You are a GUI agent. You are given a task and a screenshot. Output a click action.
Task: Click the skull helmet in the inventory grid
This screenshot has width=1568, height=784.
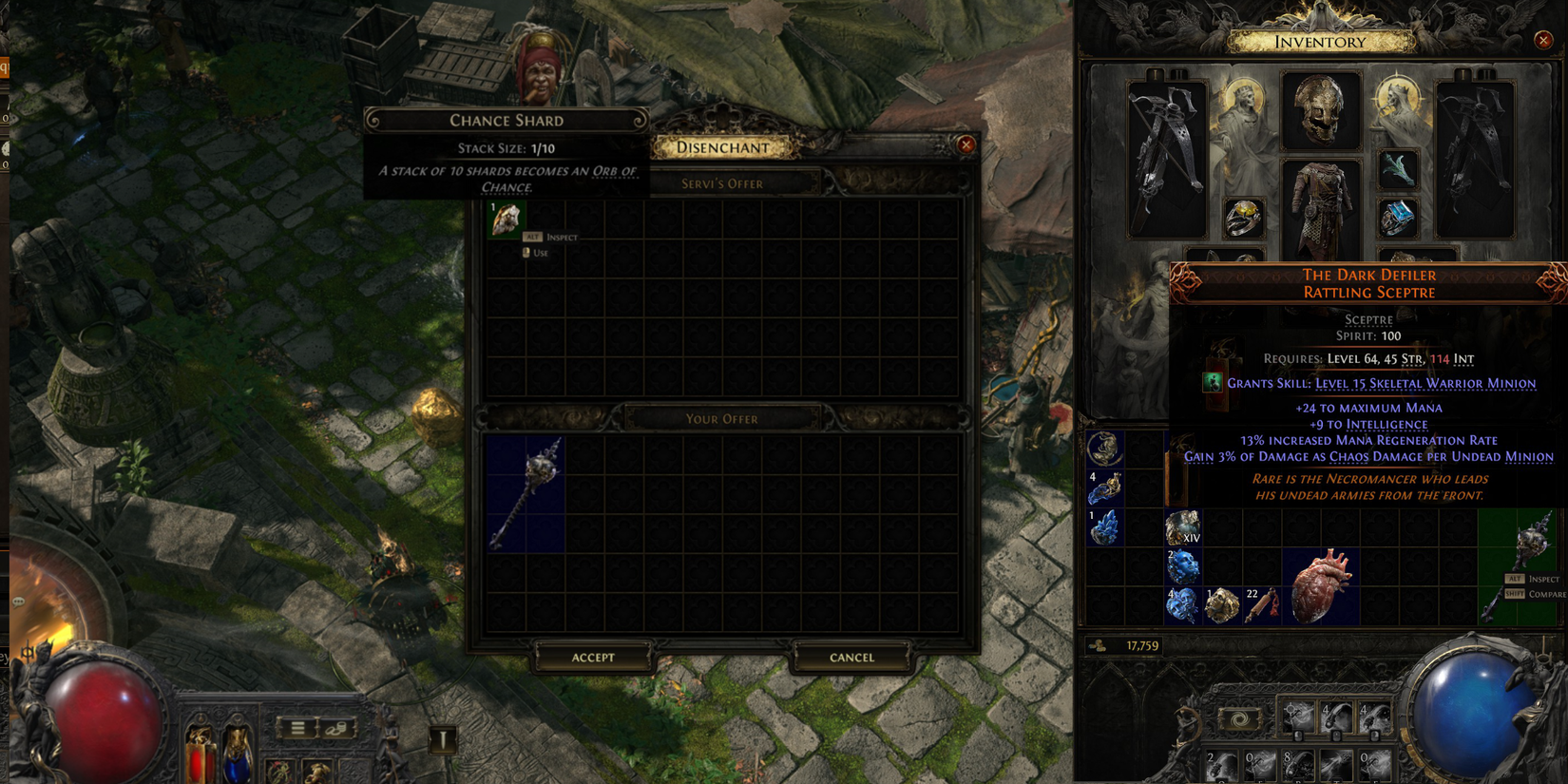coord(1321,109)
